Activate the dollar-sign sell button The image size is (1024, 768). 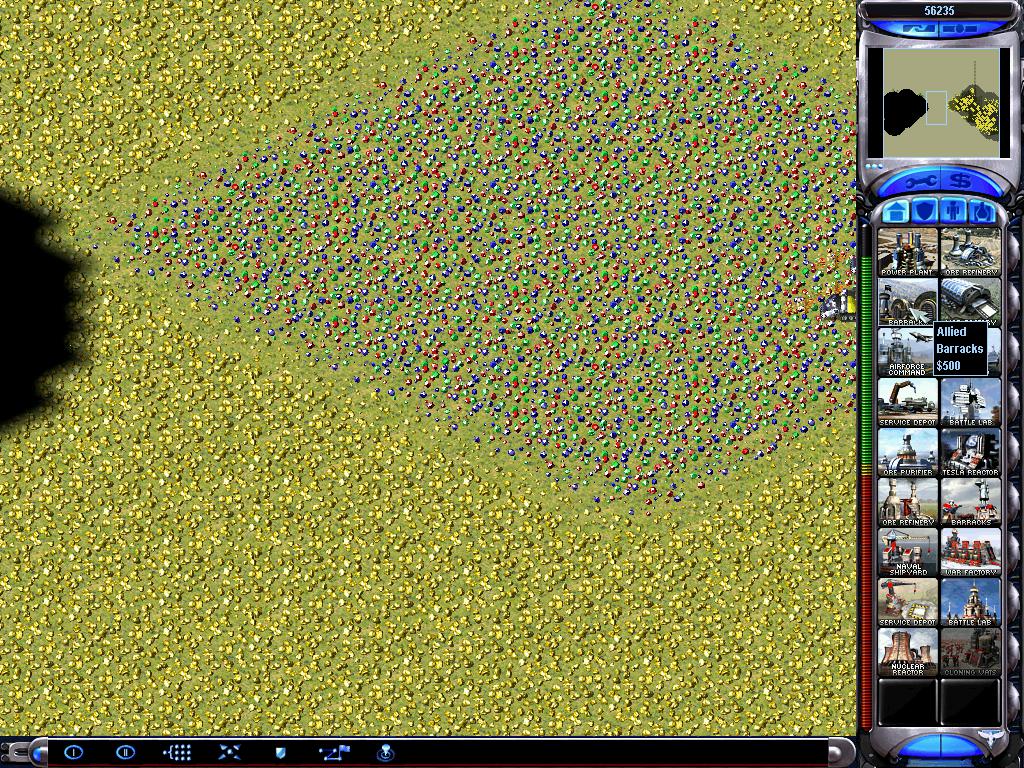click(x=961, y=183)
